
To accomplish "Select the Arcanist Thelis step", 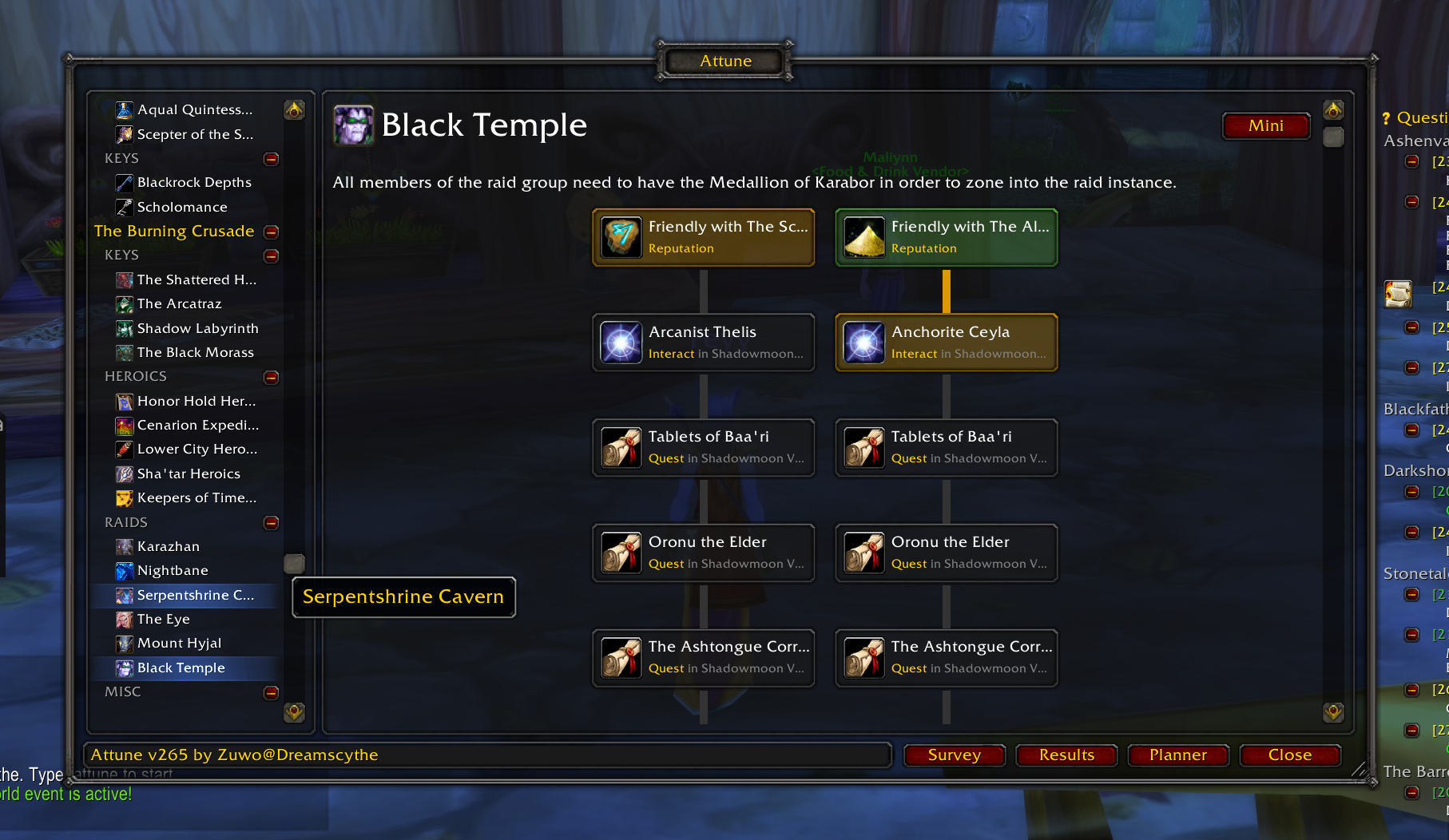I will pyautogui.click(x=704, y=342).
